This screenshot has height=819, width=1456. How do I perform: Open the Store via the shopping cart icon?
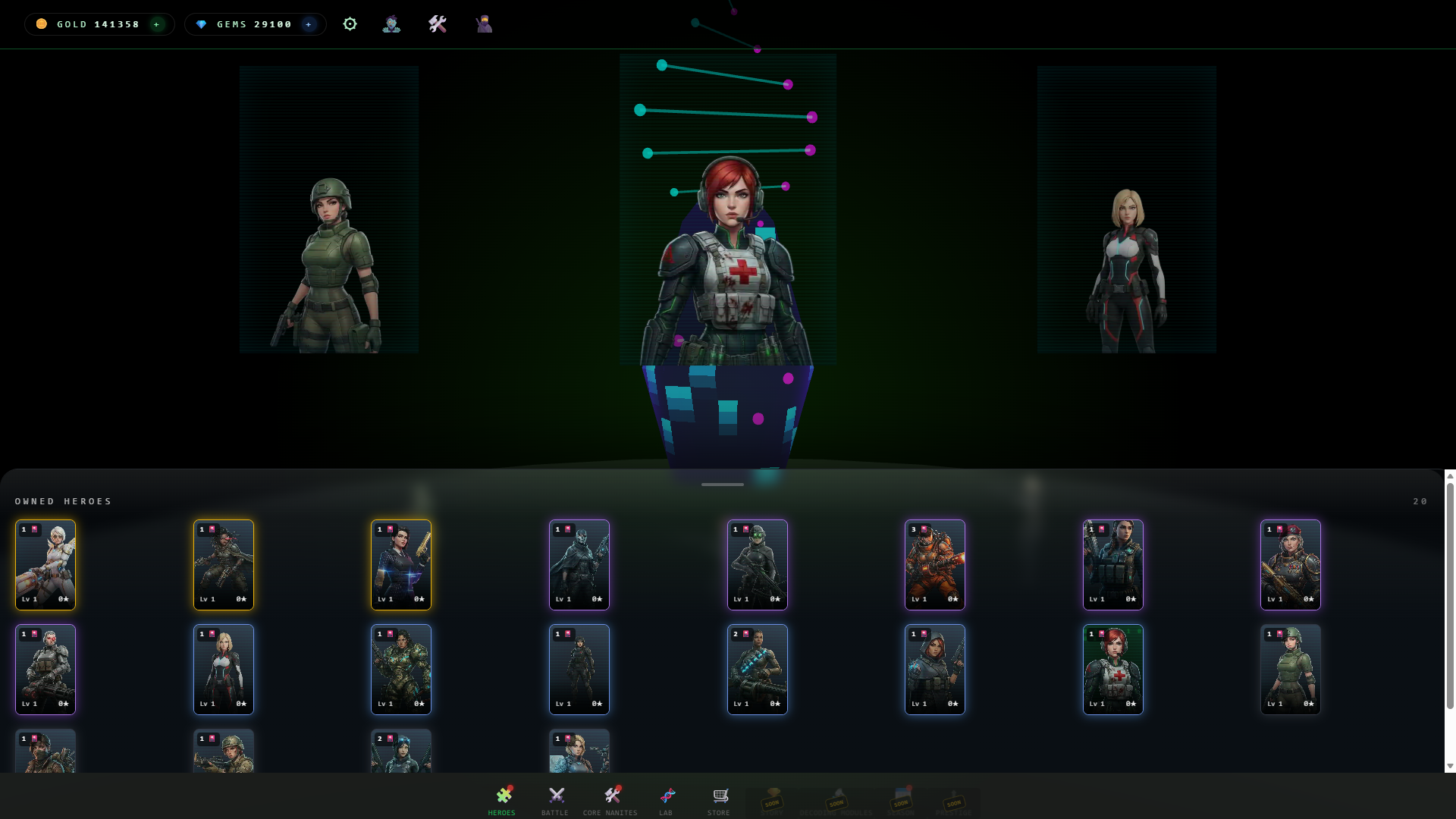click(x=719, y=795)
